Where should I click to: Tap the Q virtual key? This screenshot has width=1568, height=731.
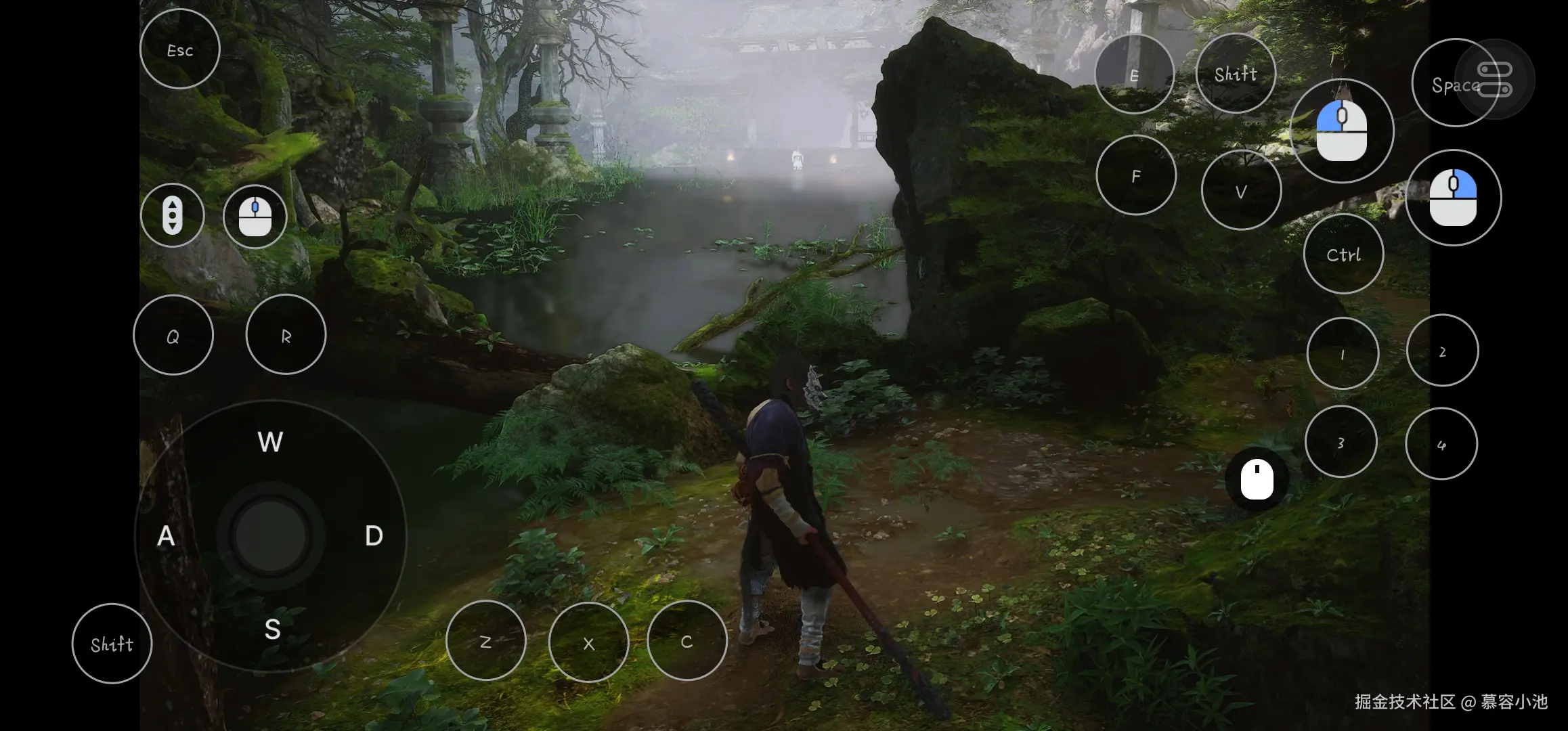(173, 336)
